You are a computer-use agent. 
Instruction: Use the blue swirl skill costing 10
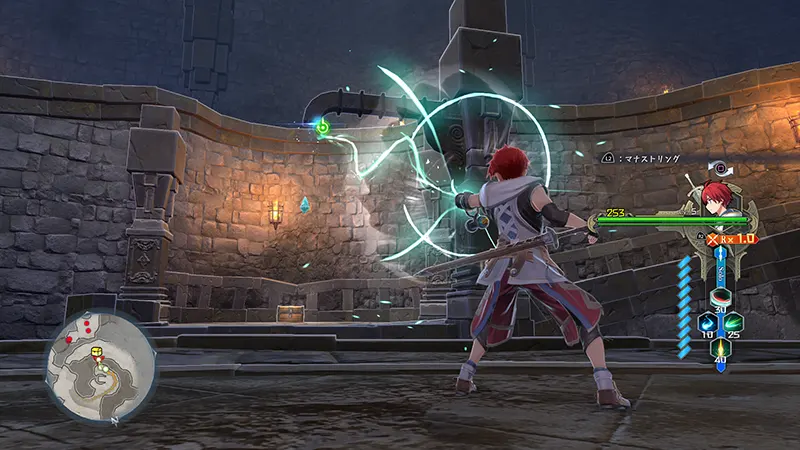pos(706,322)
